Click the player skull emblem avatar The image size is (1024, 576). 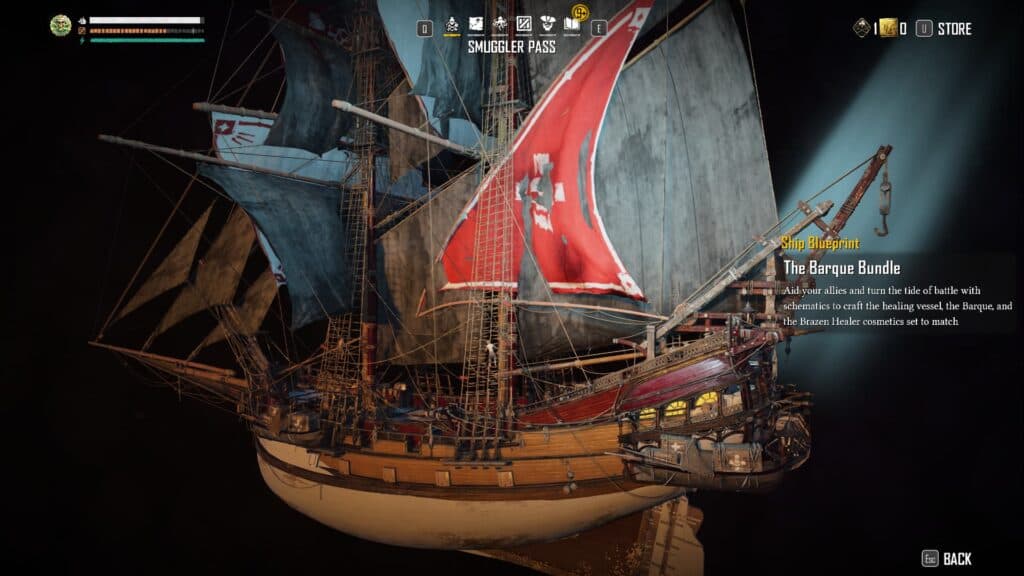[x=61, y=25]
